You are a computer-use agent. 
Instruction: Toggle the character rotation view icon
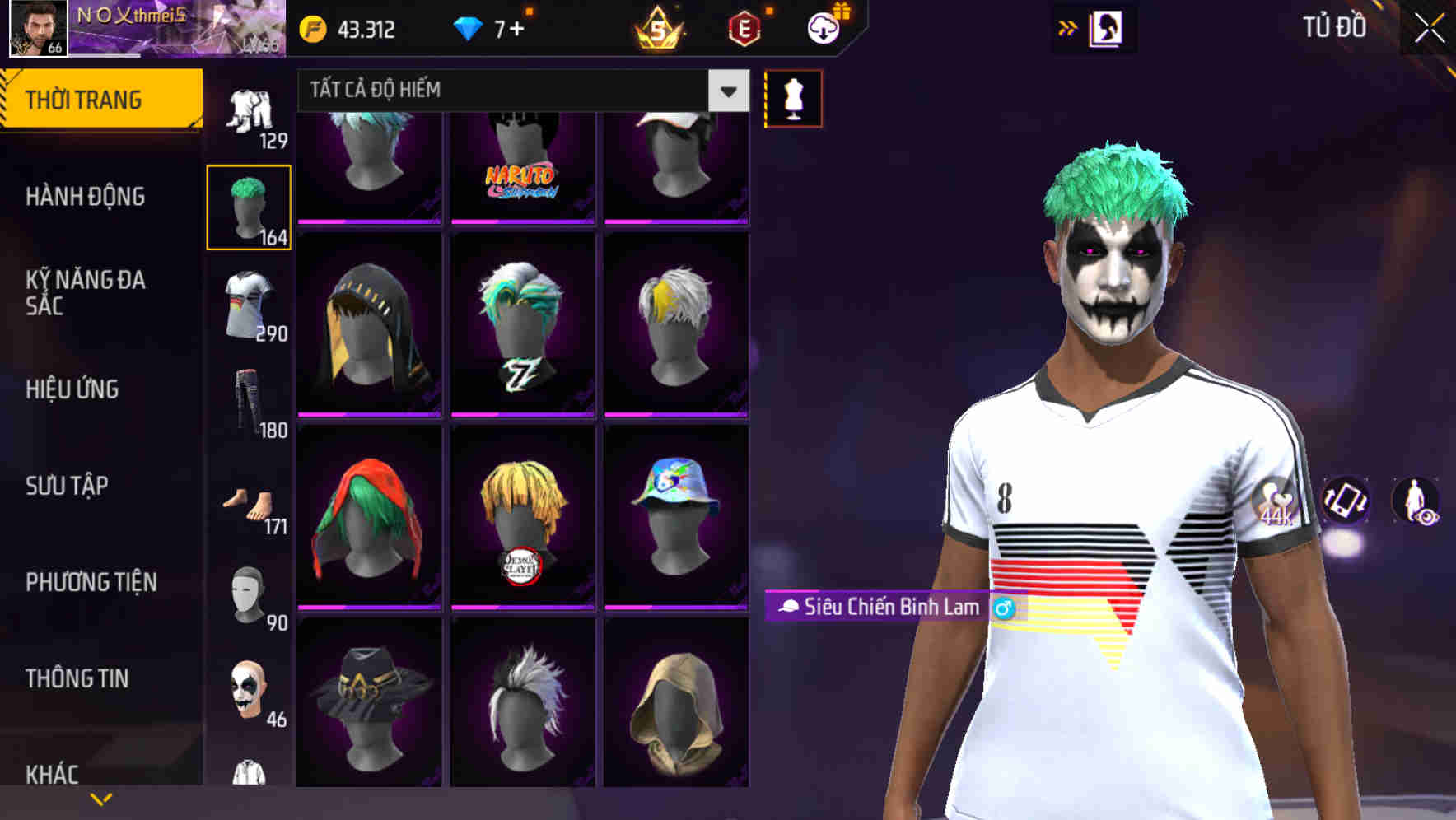[x=1344, y=503]
